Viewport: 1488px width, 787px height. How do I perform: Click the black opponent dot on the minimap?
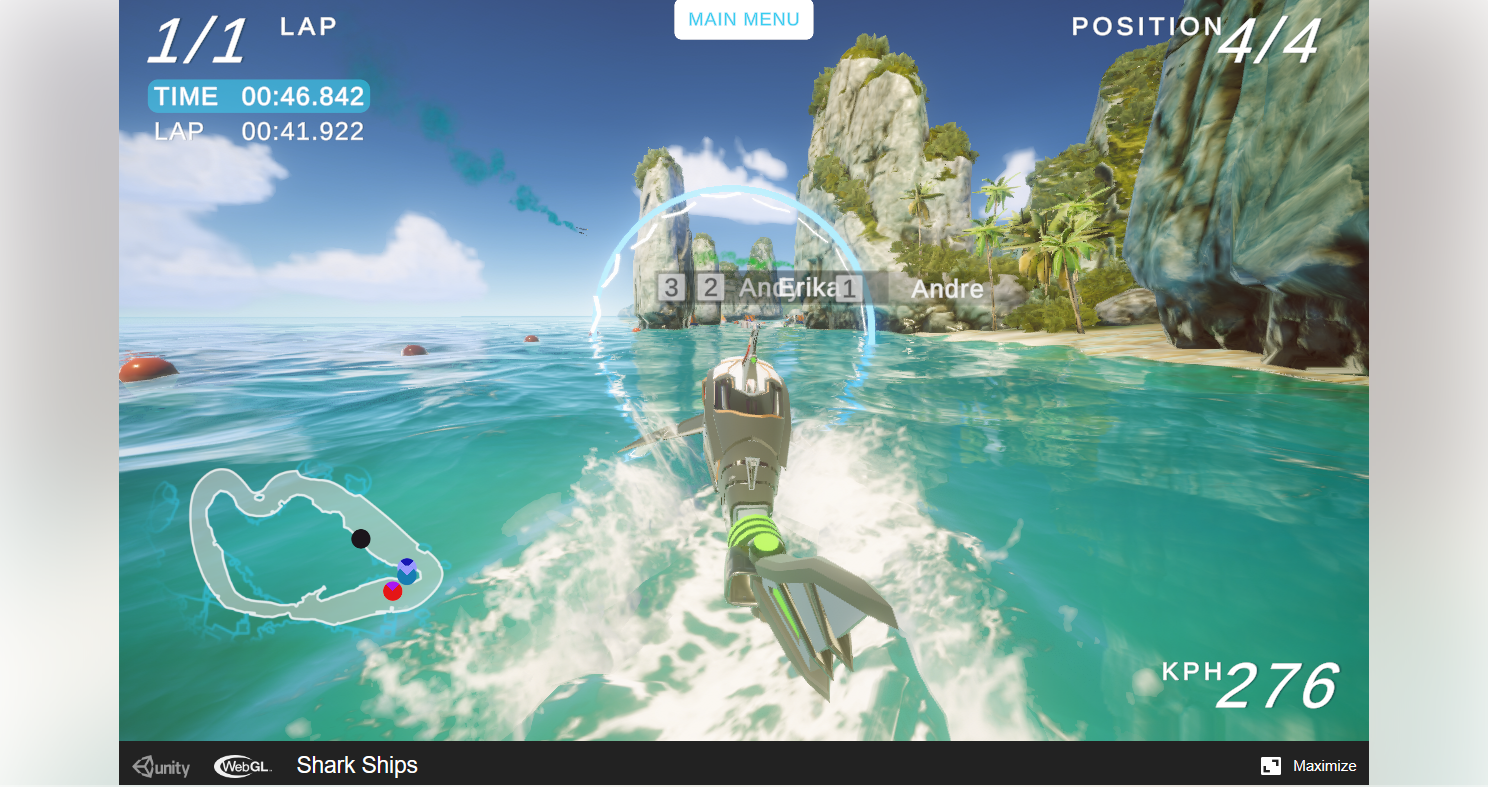pos(360,539)
